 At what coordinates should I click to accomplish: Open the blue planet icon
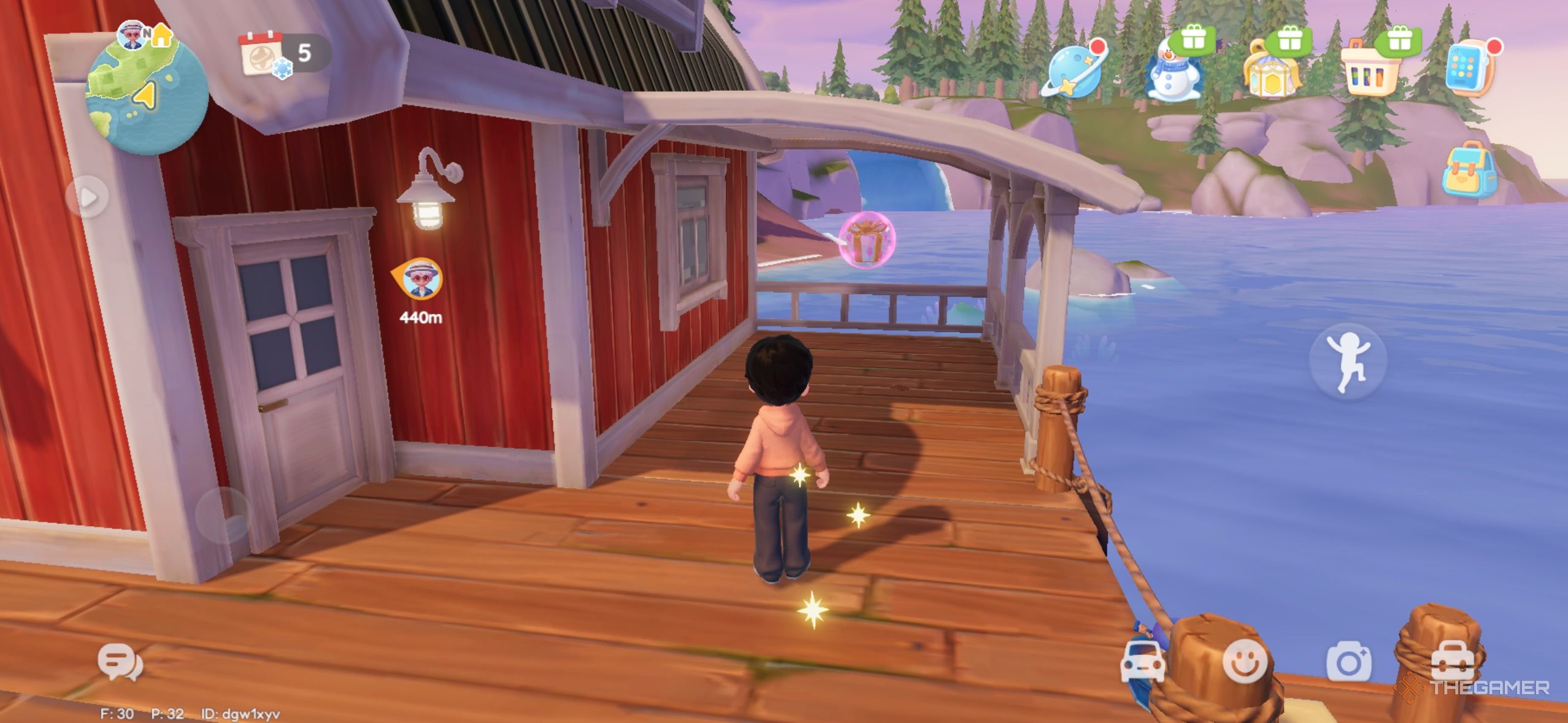click(1072, 69)
